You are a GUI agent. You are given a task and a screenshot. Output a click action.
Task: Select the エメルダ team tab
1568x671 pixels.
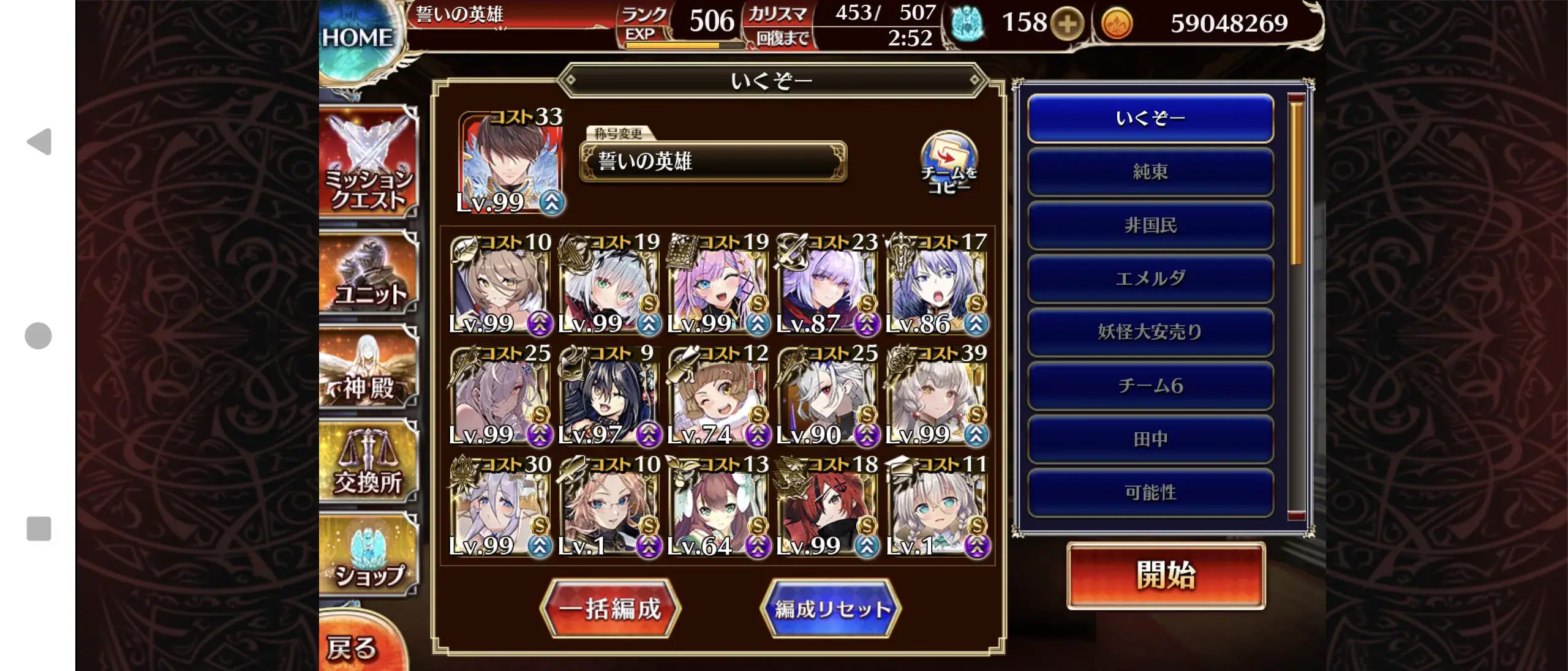tap(1150, 279)
